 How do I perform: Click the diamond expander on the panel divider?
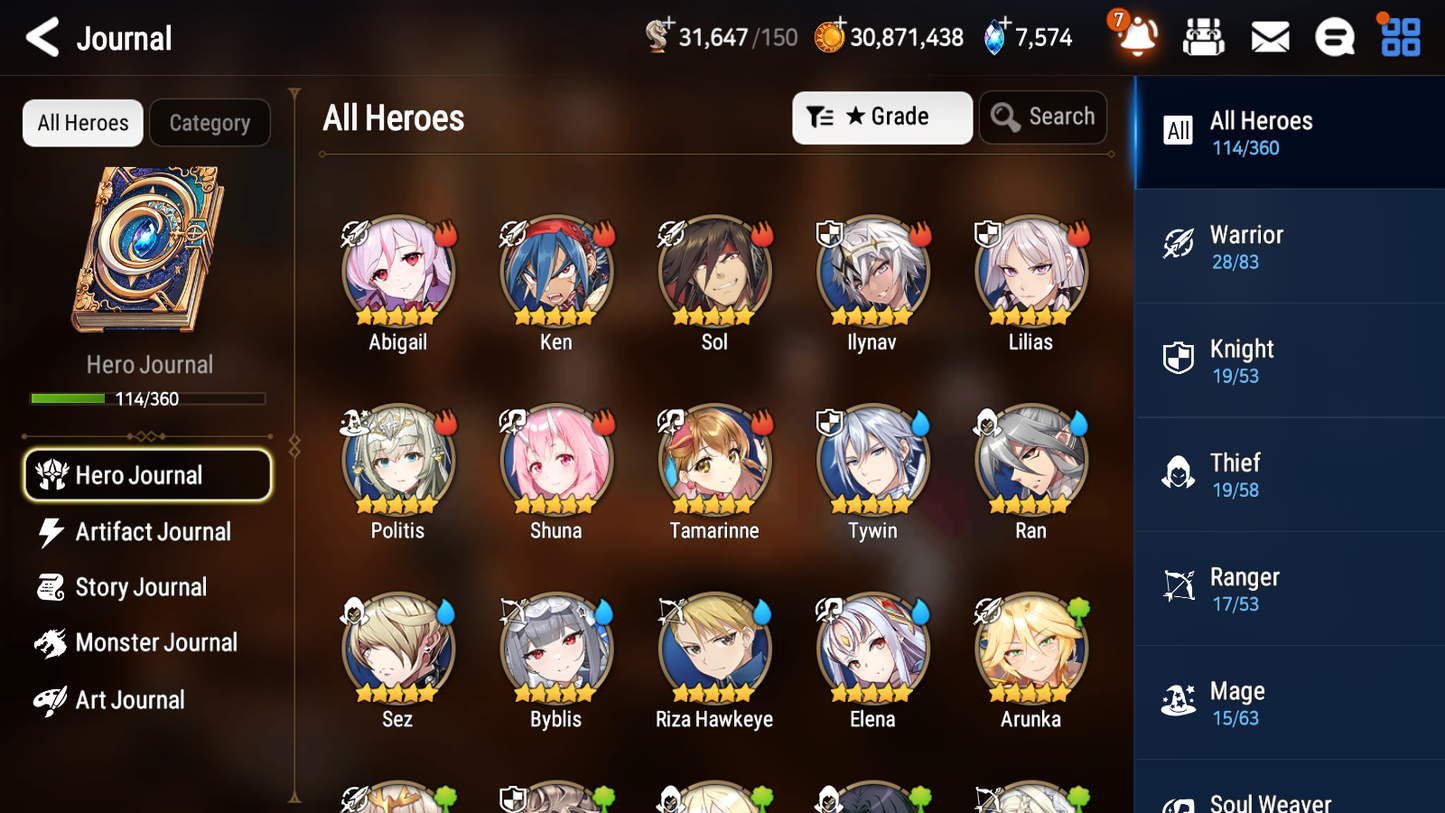click(293, 444)
